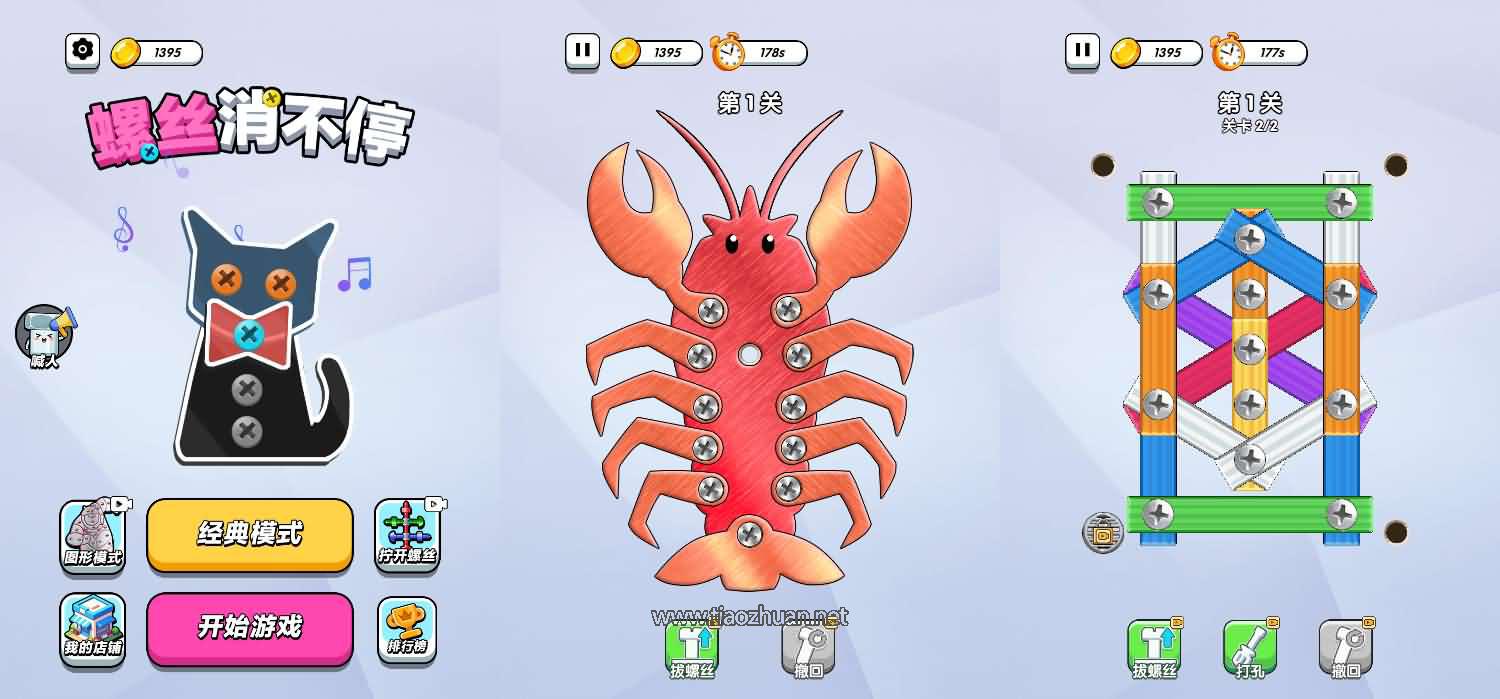Choose 图形模式 shape mode
The height and width of the screenshot is (699, 1500).
pyautogui.click(x=93, y=535)
